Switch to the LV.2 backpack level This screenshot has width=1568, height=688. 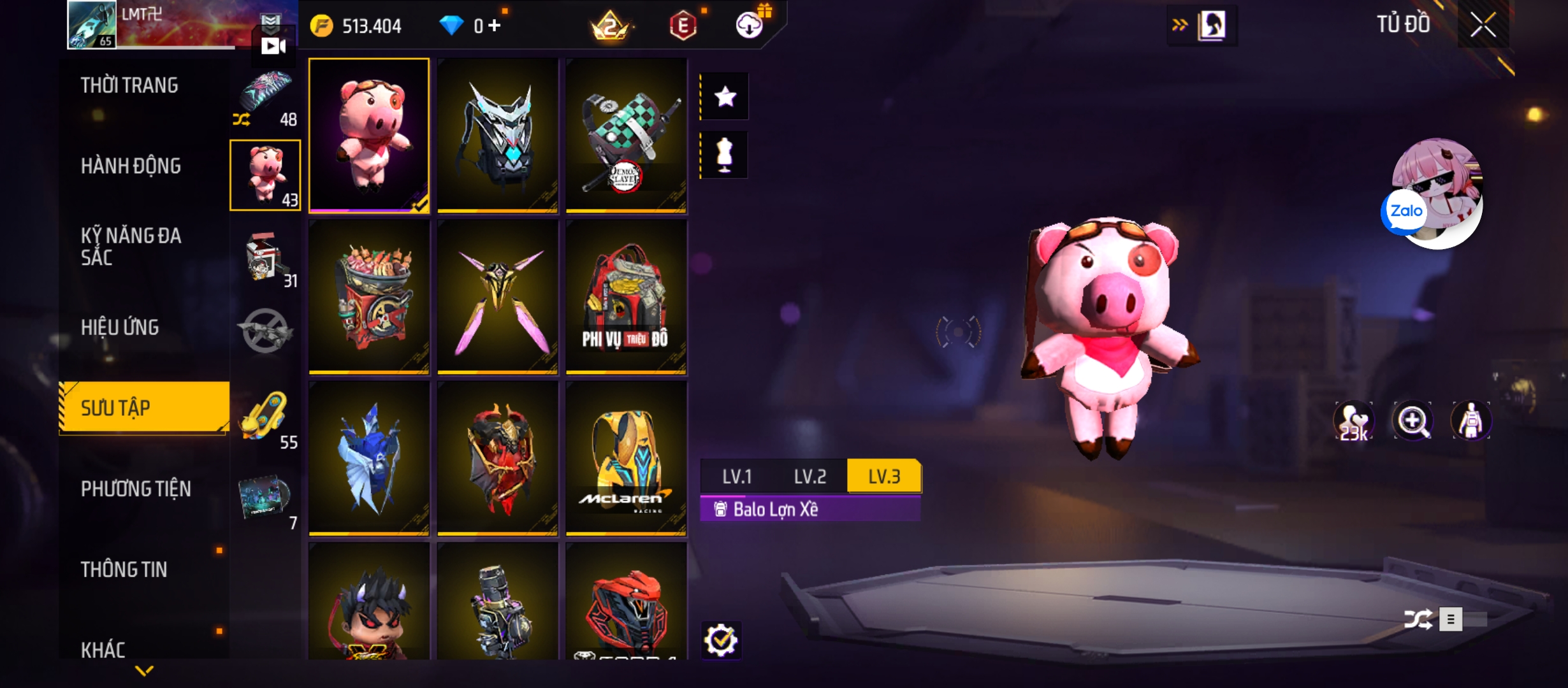809,477
